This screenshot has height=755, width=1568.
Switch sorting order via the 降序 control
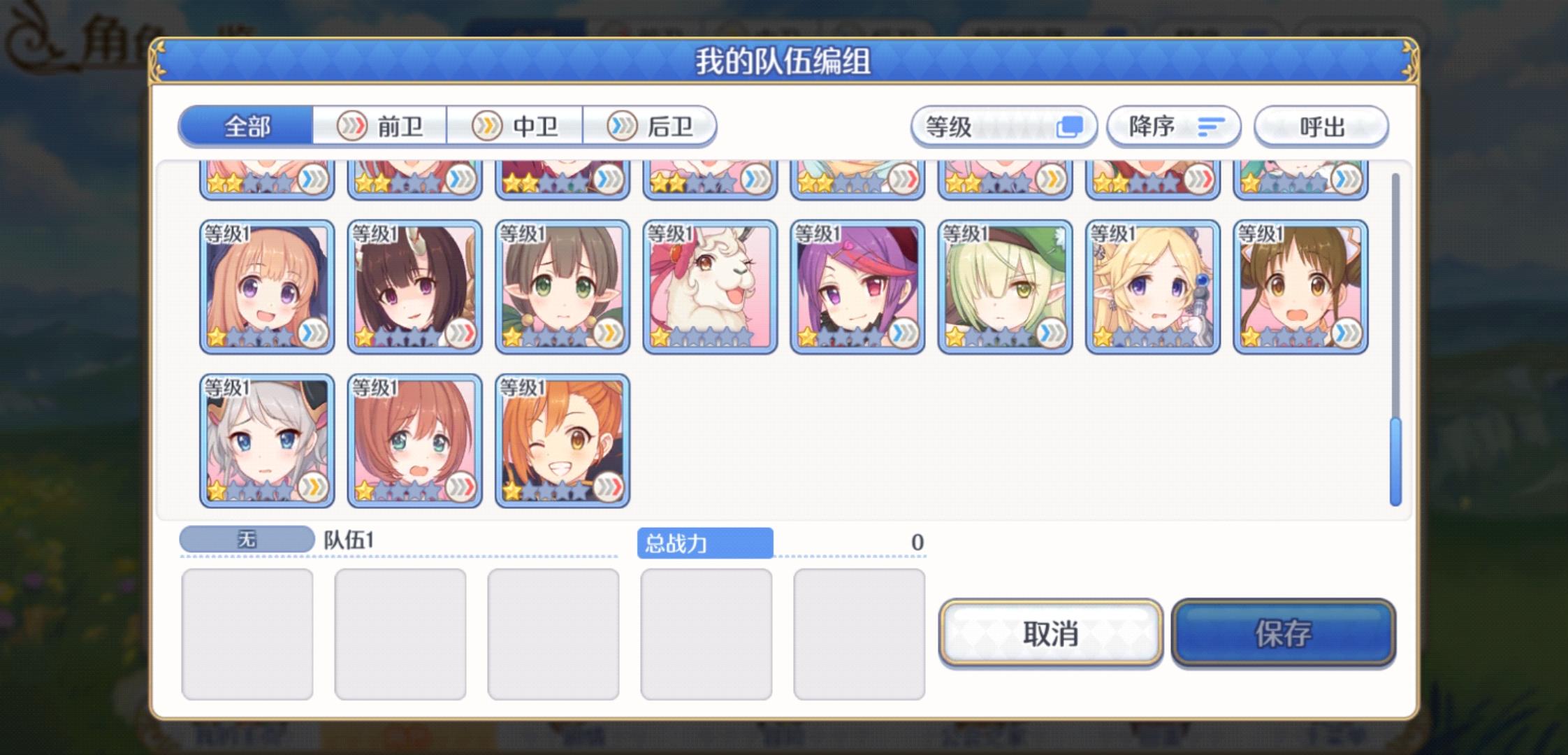coord(1173,127)
